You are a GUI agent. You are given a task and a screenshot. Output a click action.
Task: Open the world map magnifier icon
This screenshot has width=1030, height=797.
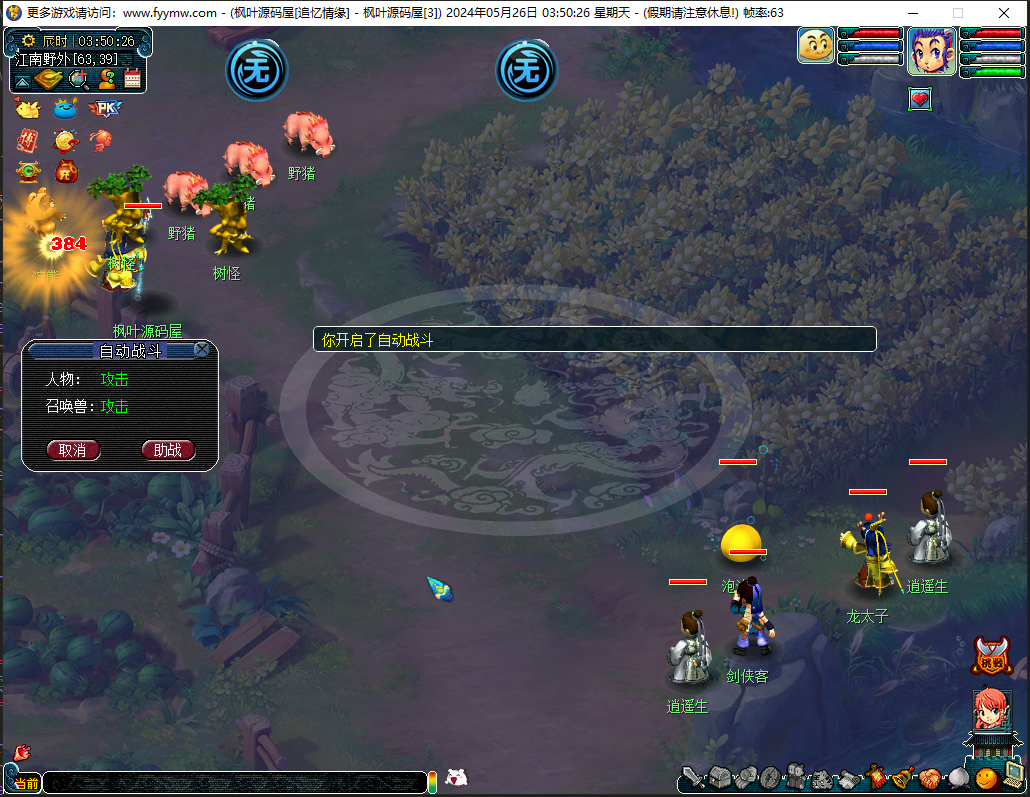pyautogui.click(x=77, y=79)
